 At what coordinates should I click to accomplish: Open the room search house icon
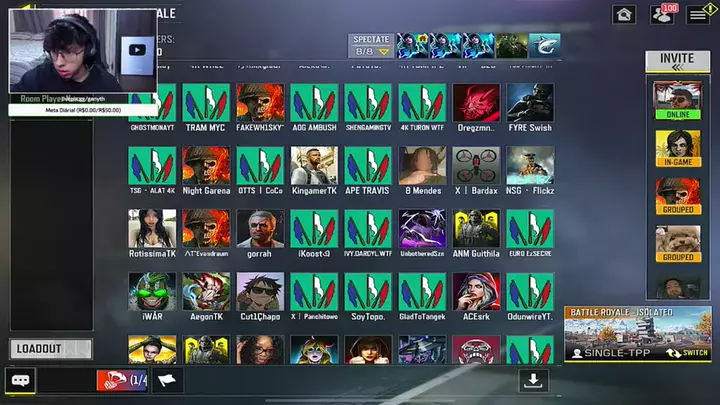click(x=625, y=14)
